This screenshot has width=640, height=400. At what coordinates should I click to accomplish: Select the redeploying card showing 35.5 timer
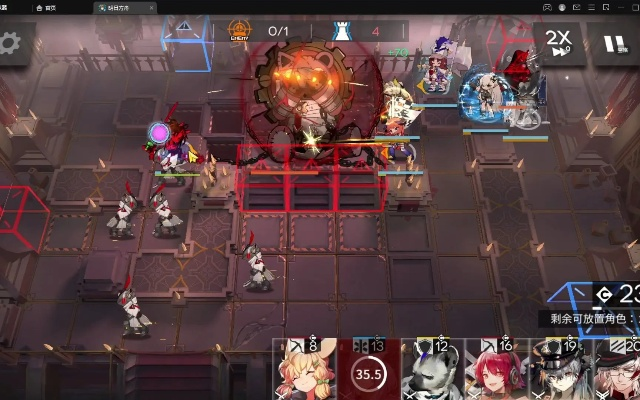click(x=368, y=371)
